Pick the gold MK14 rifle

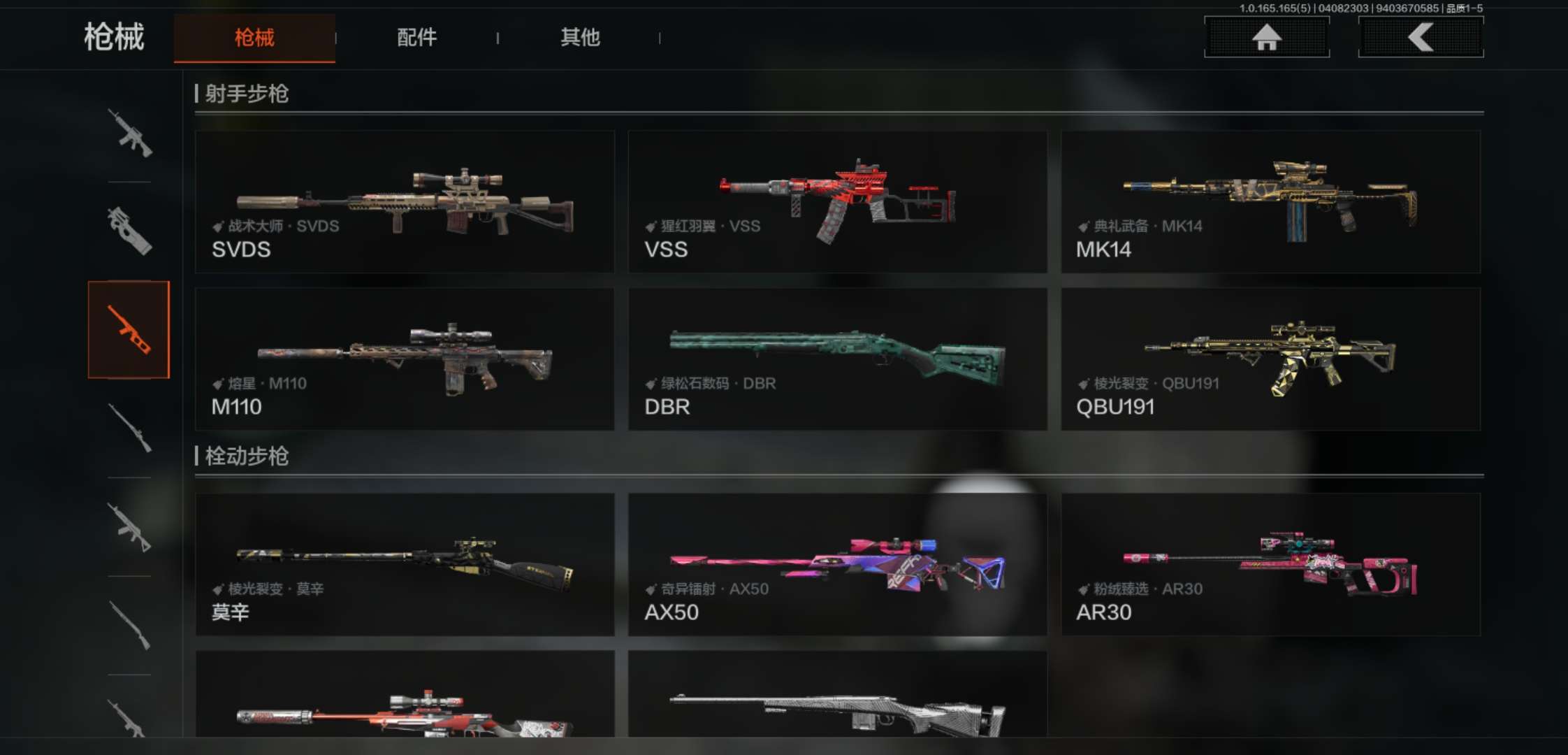pyautogui.click(x=1270, y=201)
